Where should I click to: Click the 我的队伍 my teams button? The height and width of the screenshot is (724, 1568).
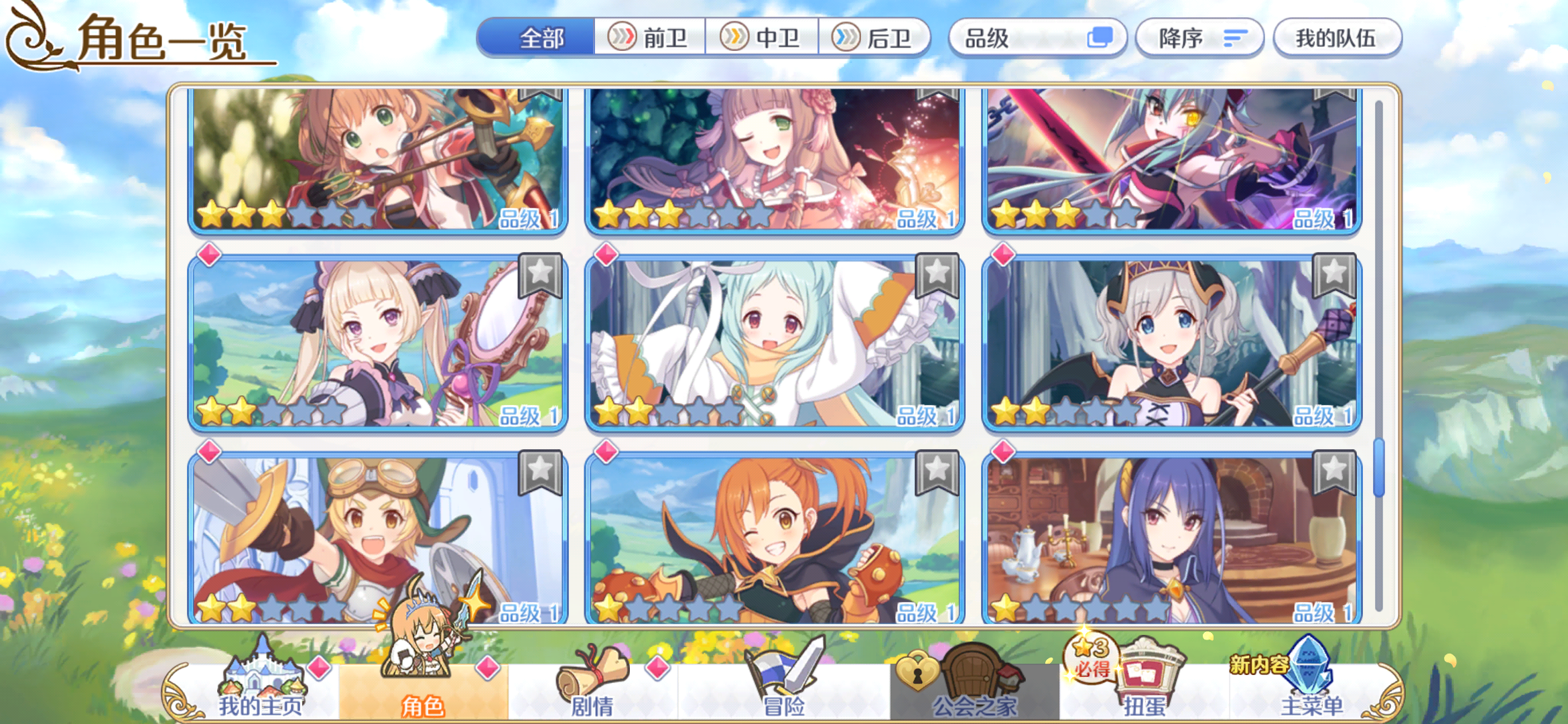[1337, 38]
